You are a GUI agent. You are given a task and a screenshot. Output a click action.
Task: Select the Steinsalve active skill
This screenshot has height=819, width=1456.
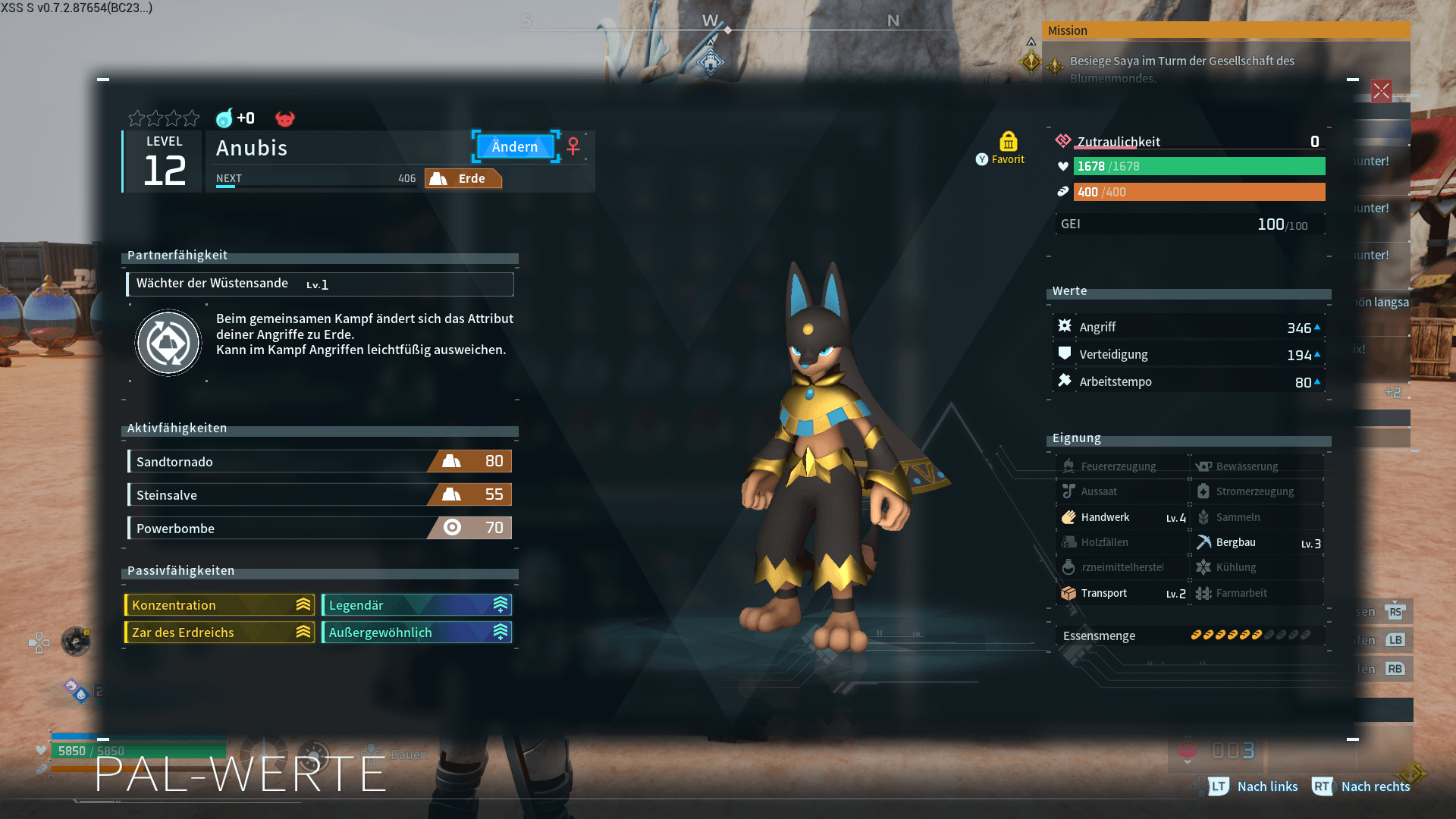(319, 494)
